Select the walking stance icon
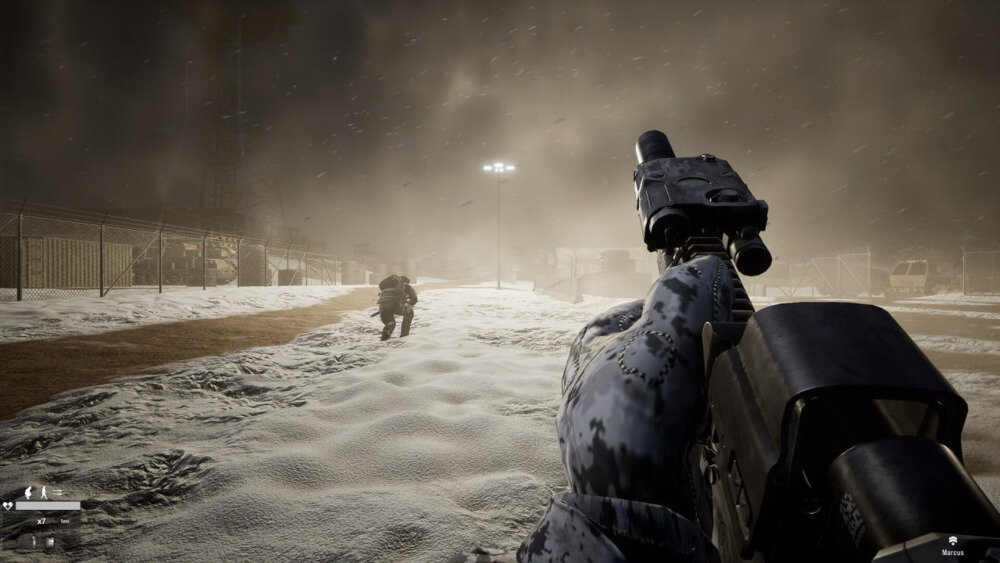The image size is (1000, 563). click(x=44, y=493)
